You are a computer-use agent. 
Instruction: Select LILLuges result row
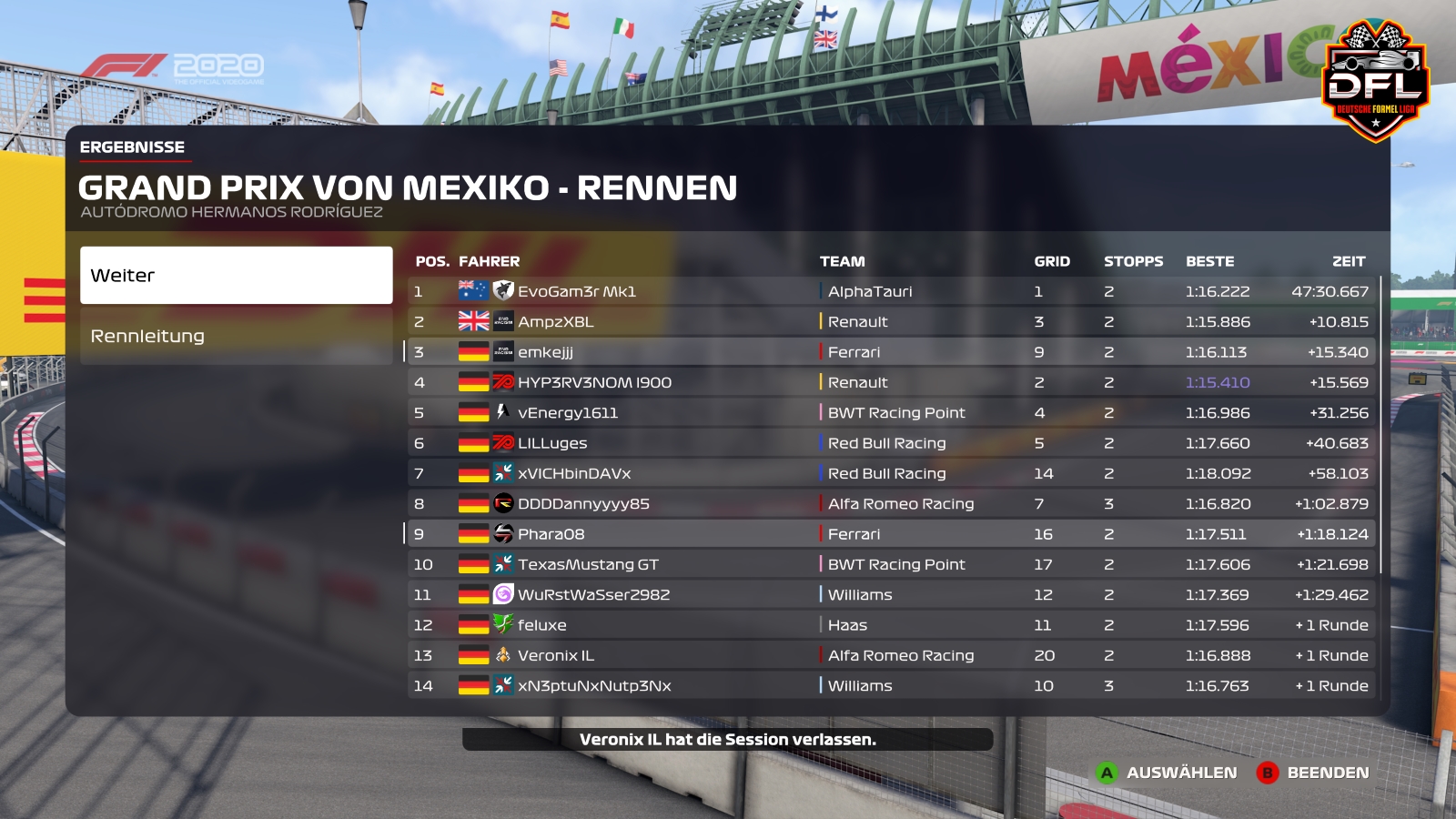[x=552, y=443]
